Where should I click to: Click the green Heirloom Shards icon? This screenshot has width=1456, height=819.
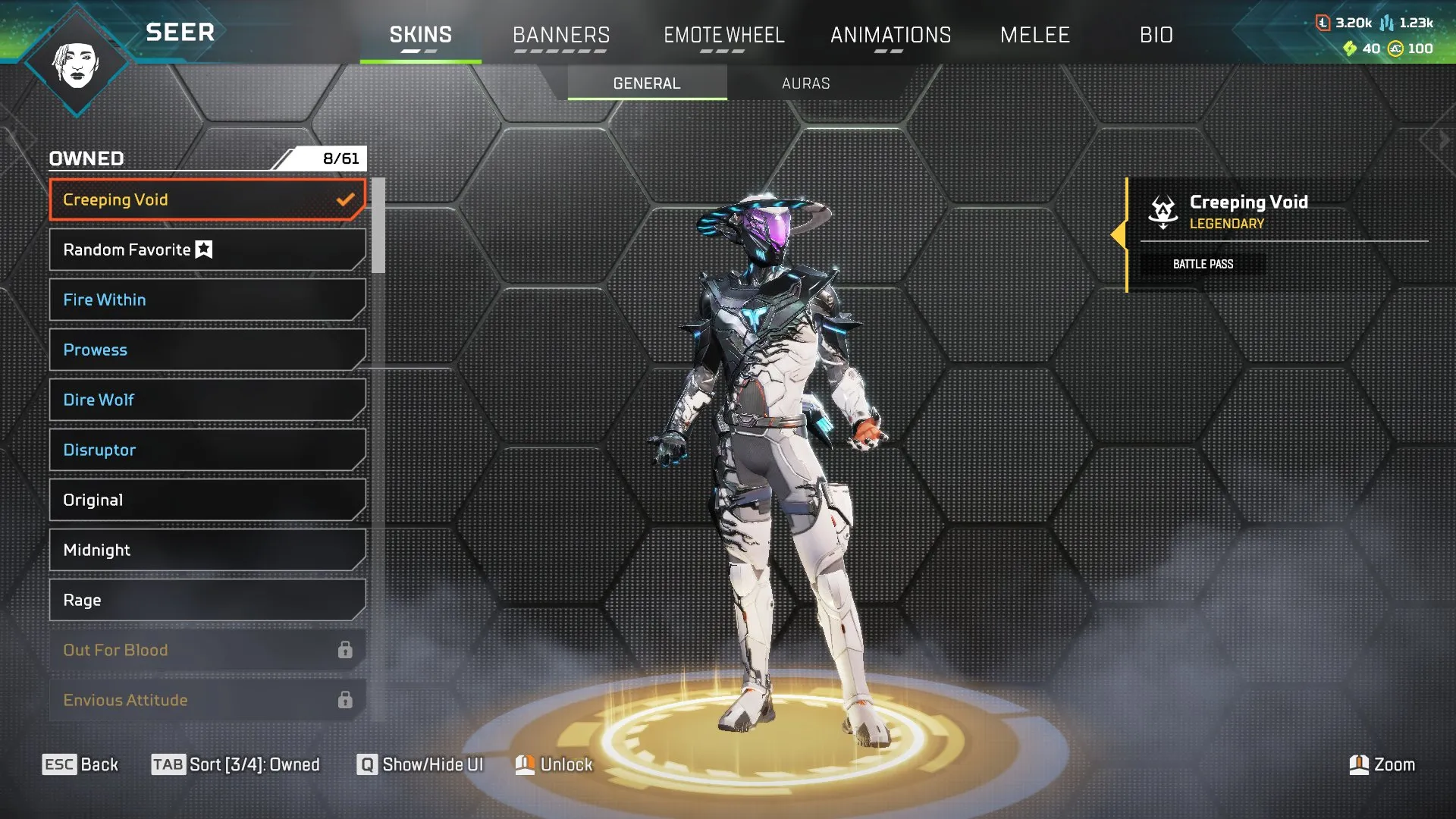(1350, 48)
